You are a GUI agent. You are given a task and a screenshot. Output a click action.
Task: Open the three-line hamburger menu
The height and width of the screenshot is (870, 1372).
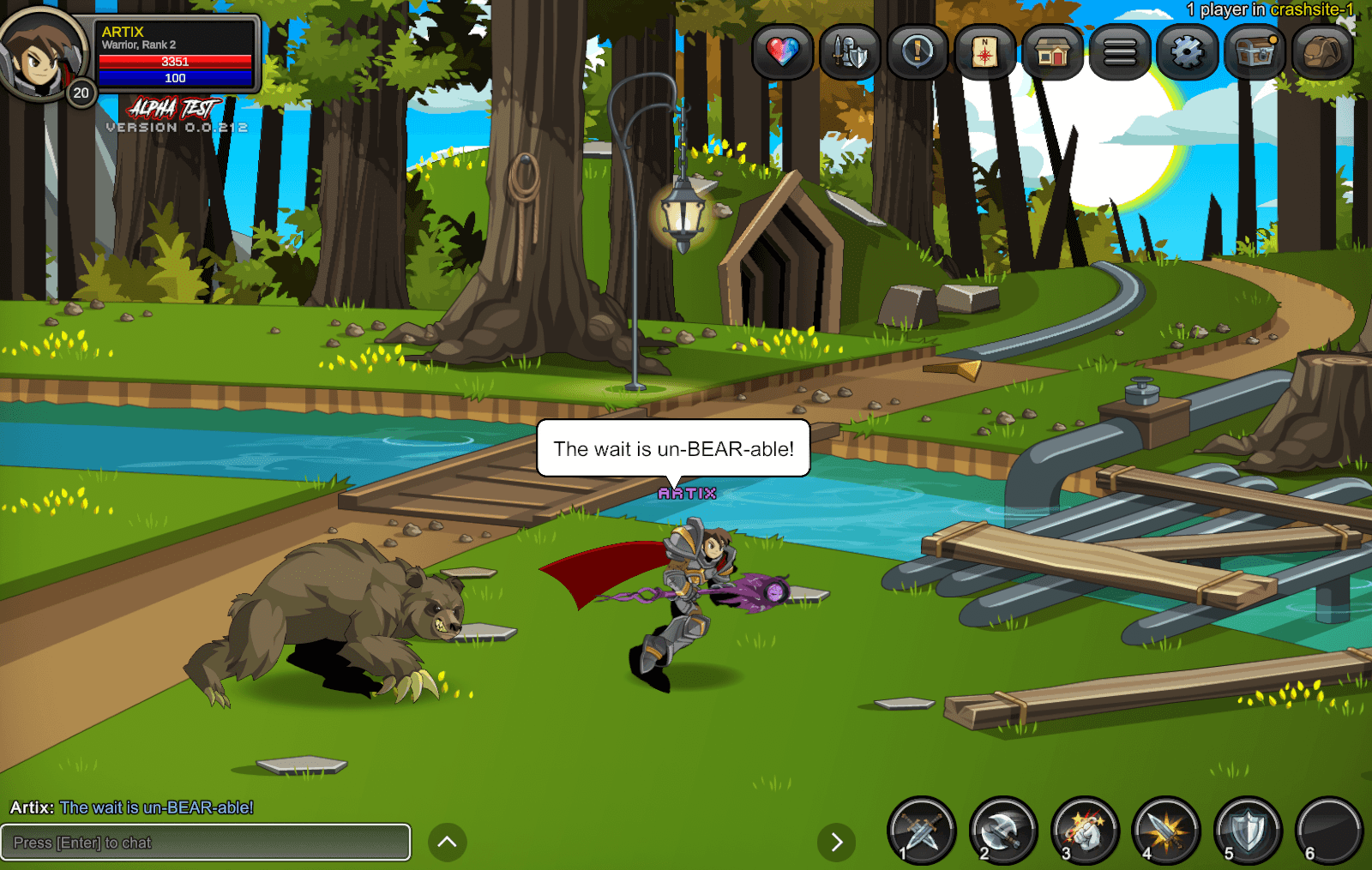[1120, 52]
